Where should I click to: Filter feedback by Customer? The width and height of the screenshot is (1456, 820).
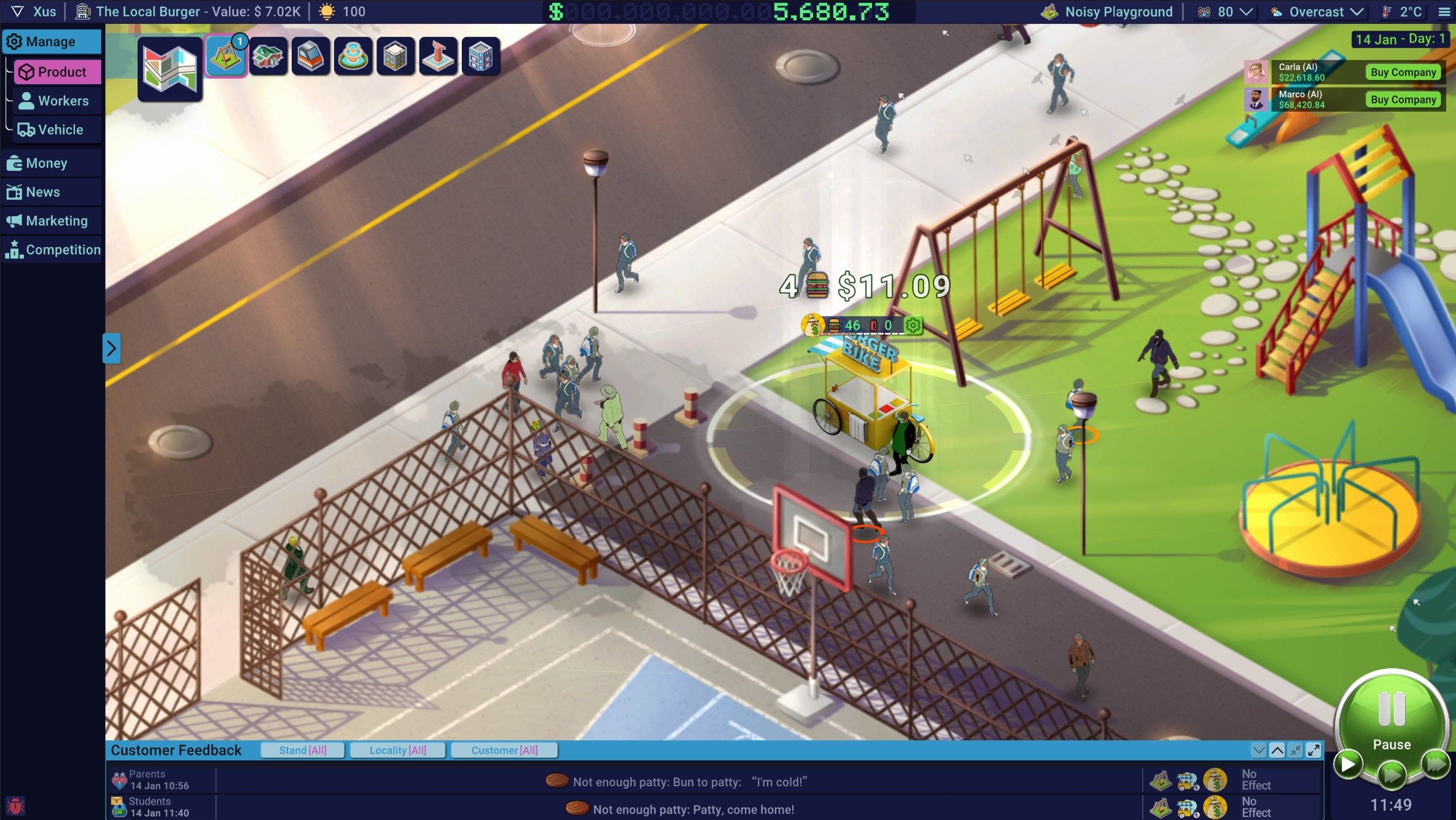coord(504,750)
